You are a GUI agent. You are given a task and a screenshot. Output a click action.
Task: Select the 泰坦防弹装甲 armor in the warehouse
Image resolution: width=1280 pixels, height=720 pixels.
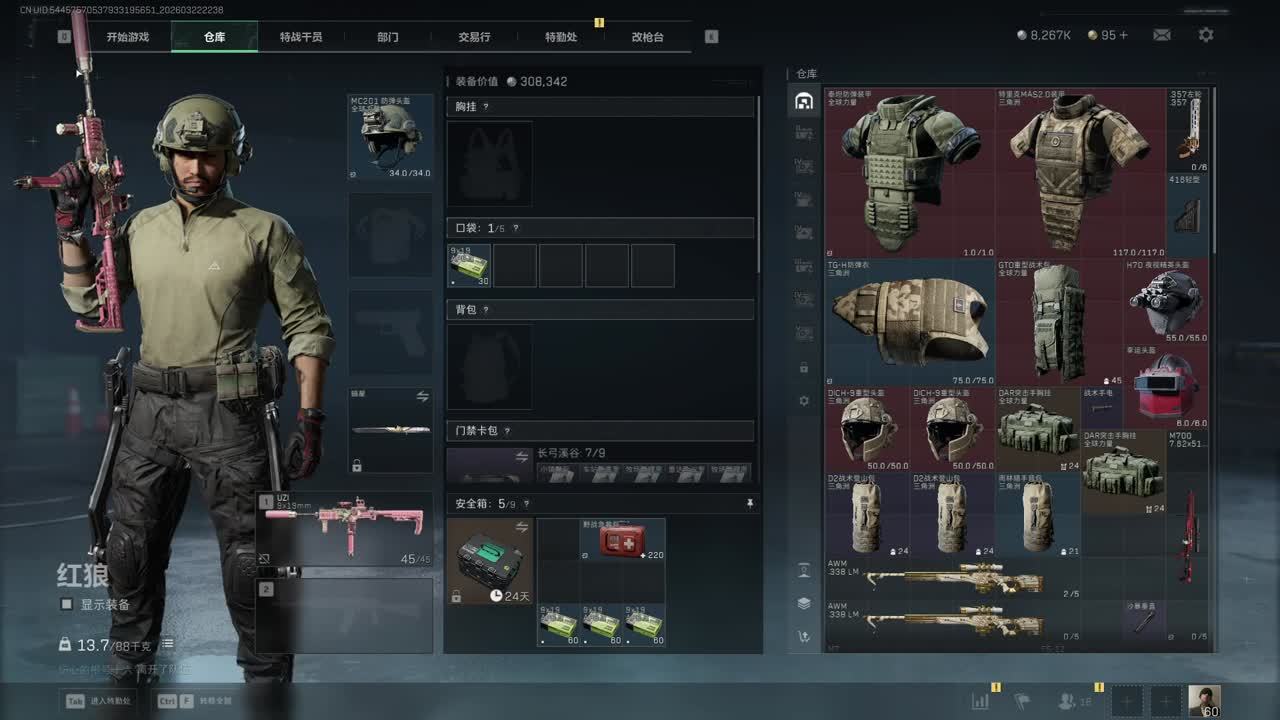coord(909,171)
